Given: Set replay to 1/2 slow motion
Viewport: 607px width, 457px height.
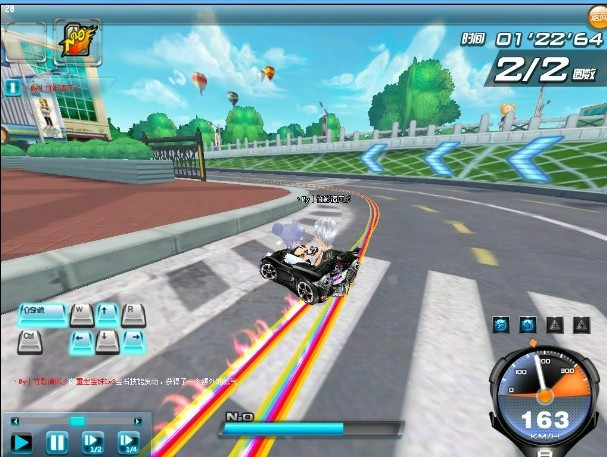Looking at the screenshot, I should pos(93,441).
